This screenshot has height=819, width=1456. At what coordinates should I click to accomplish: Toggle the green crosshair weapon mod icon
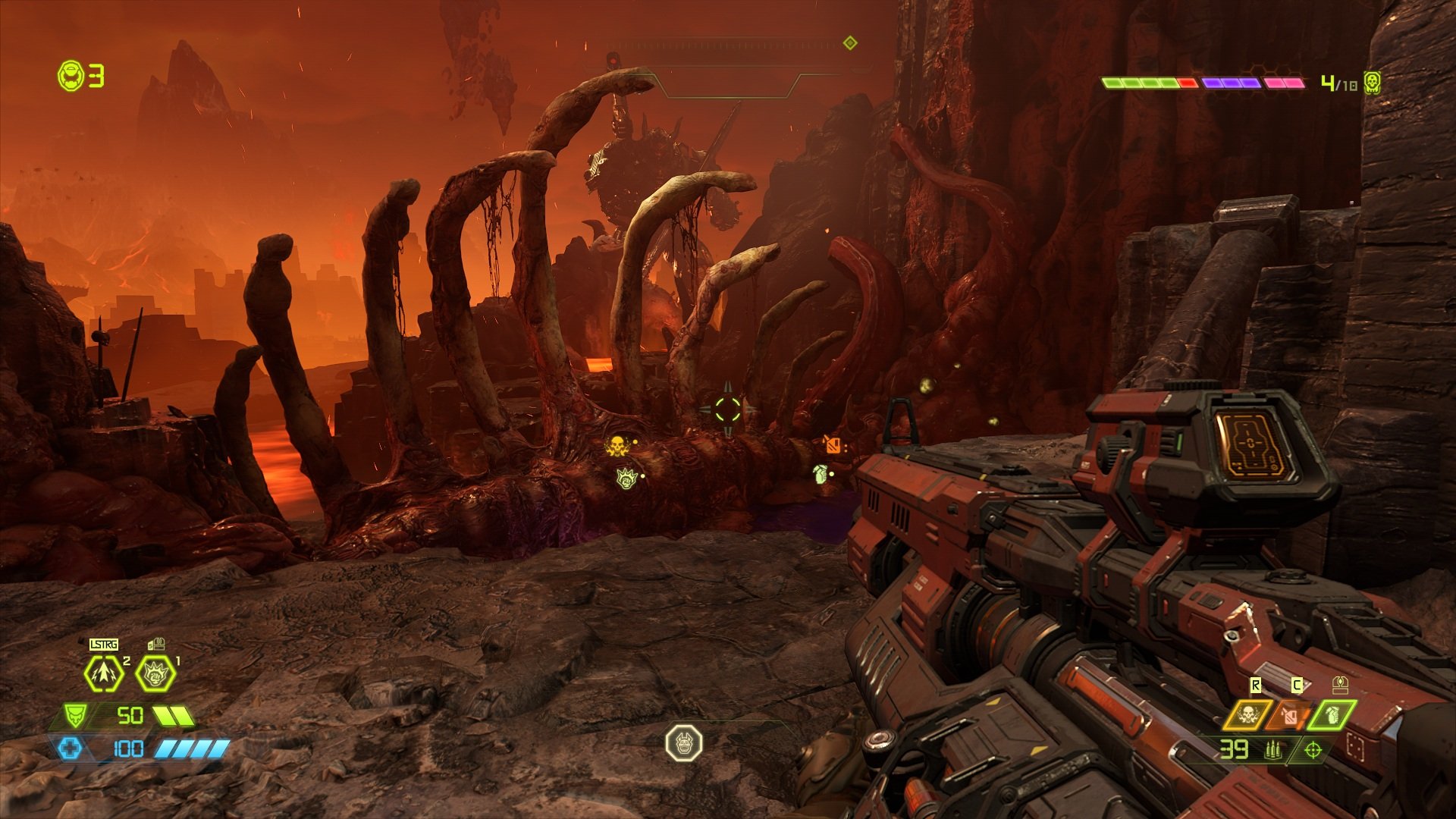1313,750
